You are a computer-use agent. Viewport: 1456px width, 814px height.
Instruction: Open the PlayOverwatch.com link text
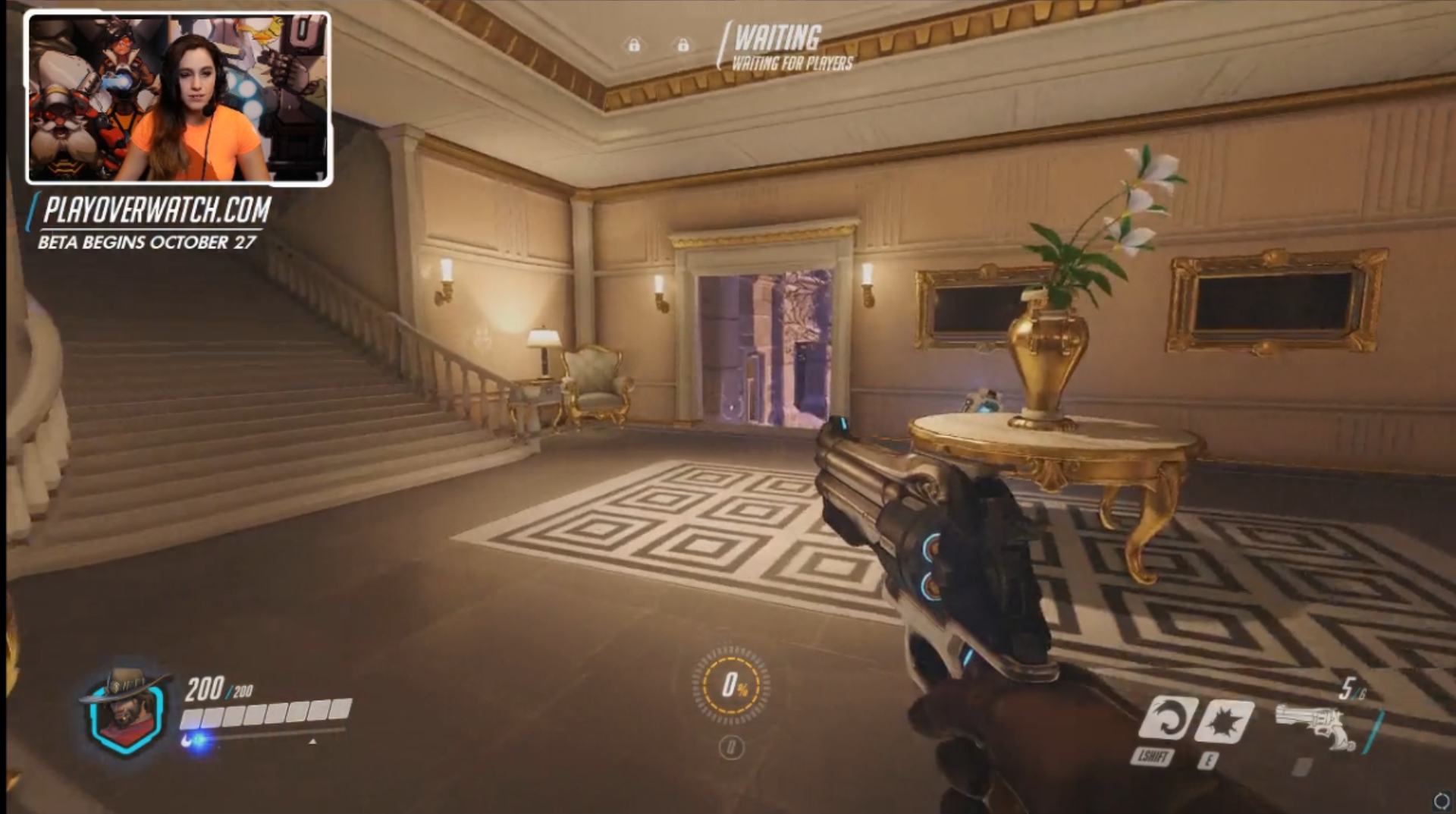click(157, 210)
